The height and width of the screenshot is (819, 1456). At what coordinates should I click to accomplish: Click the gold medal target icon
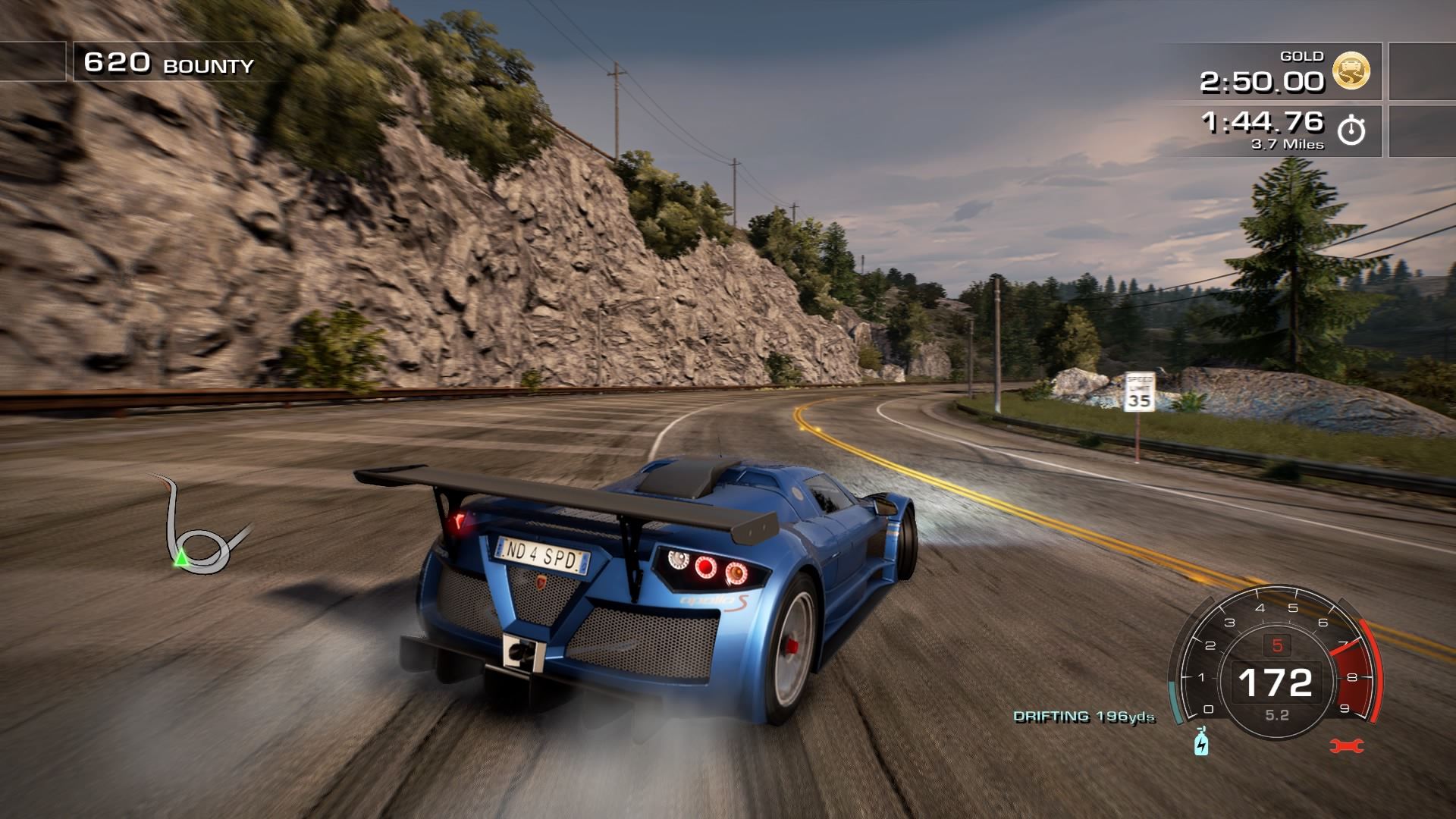(1351, 71)
